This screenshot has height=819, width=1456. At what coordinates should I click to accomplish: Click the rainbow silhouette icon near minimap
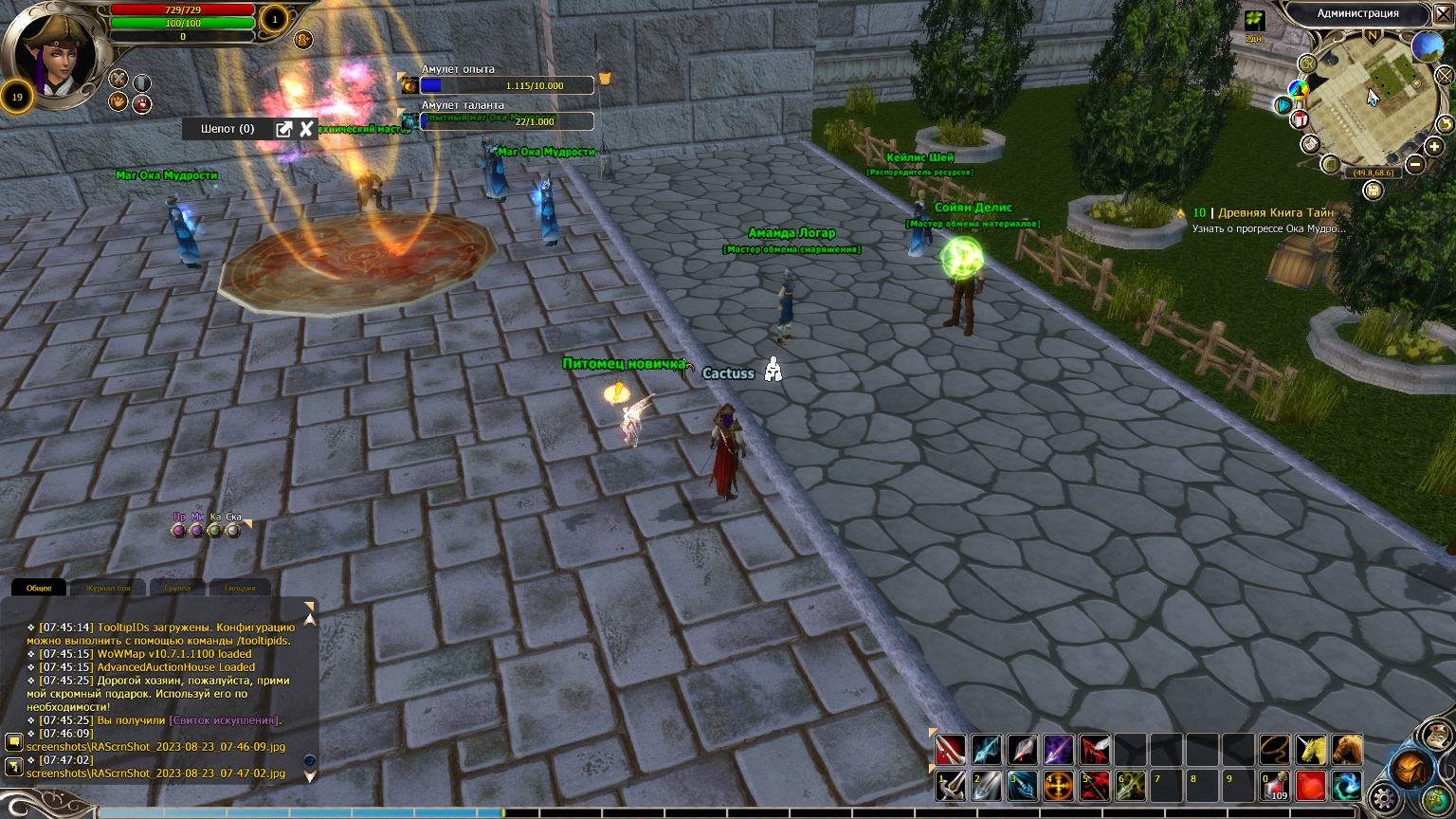(x=1298, y=90)
